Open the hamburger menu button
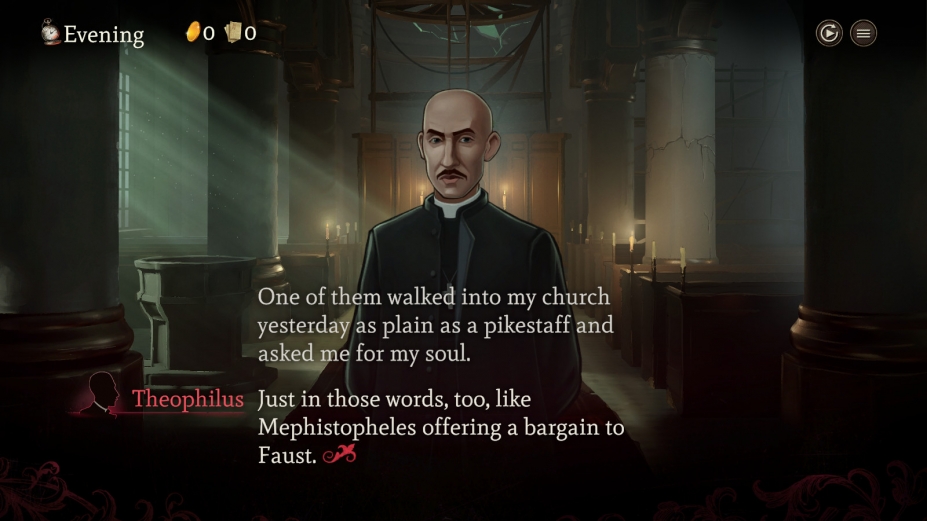Viewport: 927px width, 521px height. click(x=864, y=33)
